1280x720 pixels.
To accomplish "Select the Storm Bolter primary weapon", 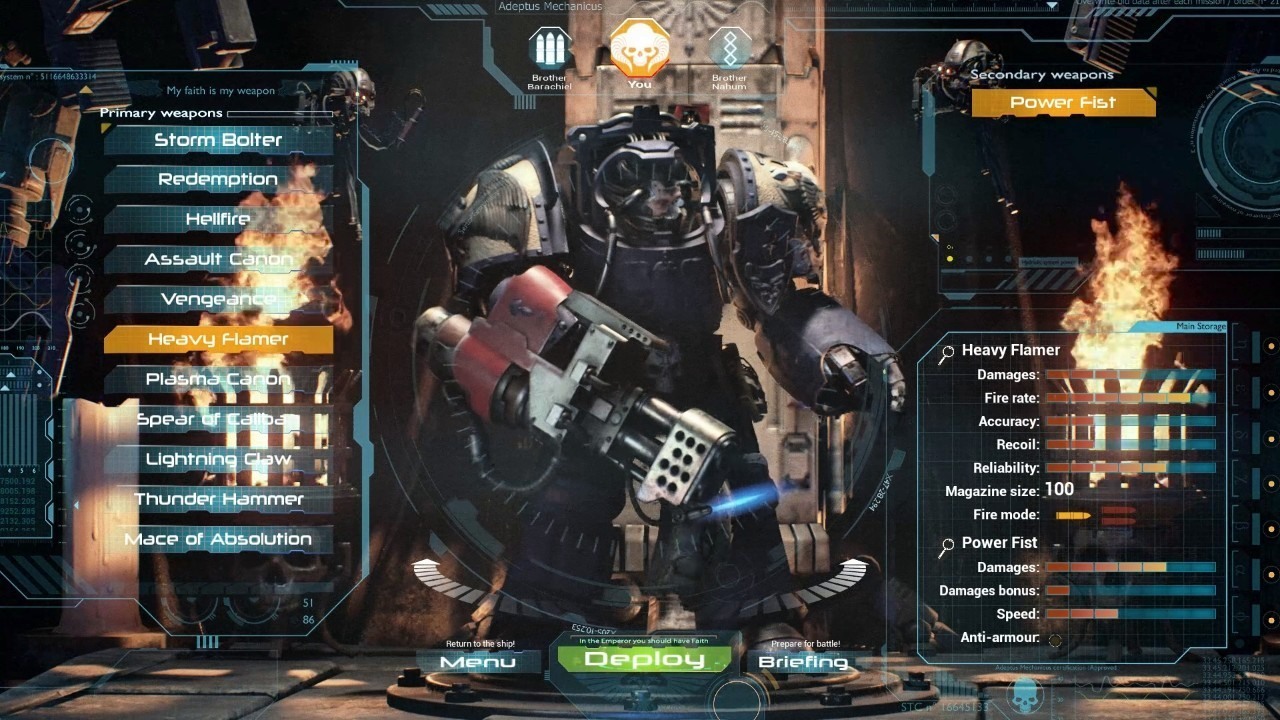I will pos(218,140).
